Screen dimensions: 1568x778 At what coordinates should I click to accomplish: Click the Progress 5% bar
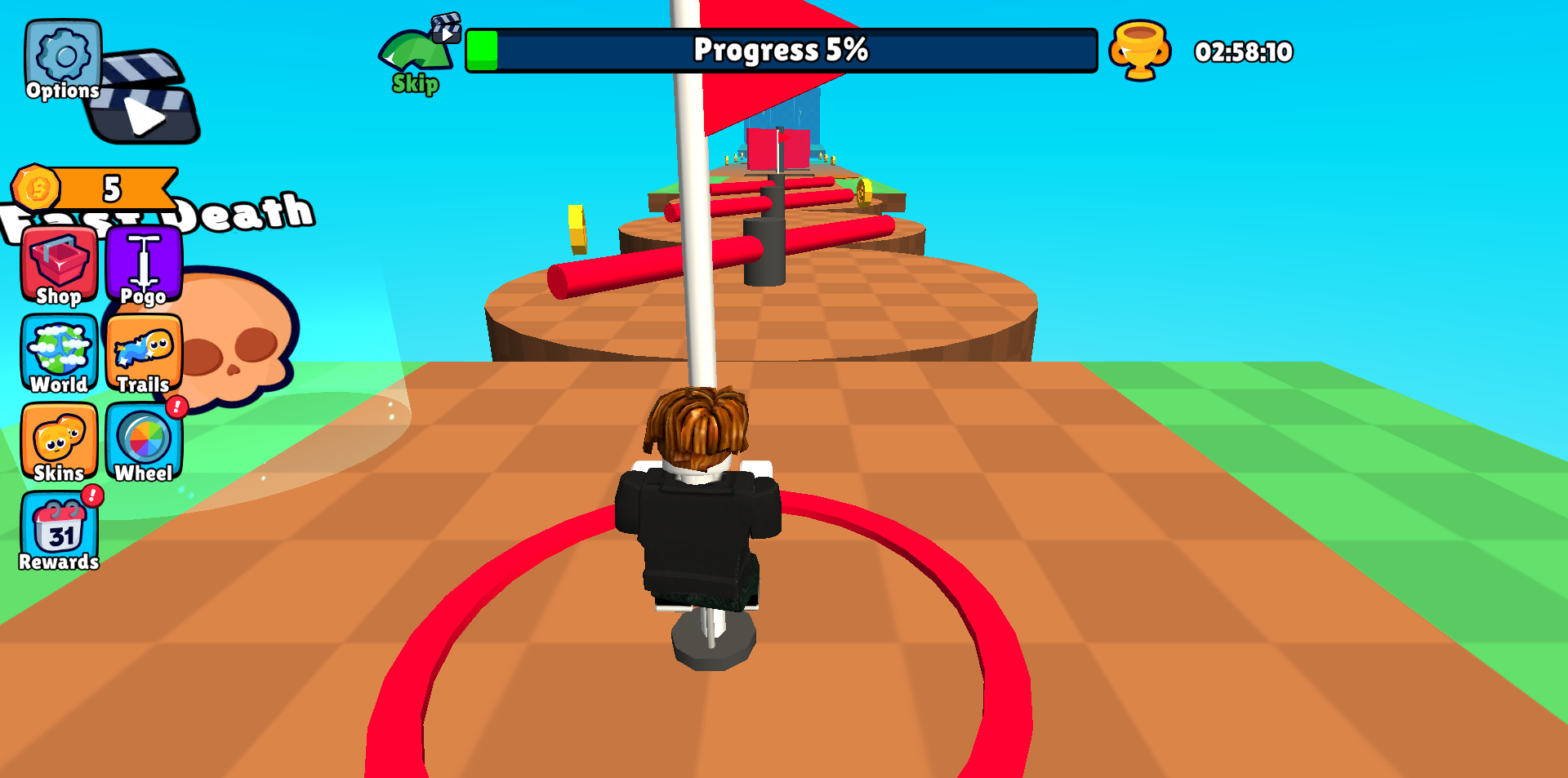(780, 51)
